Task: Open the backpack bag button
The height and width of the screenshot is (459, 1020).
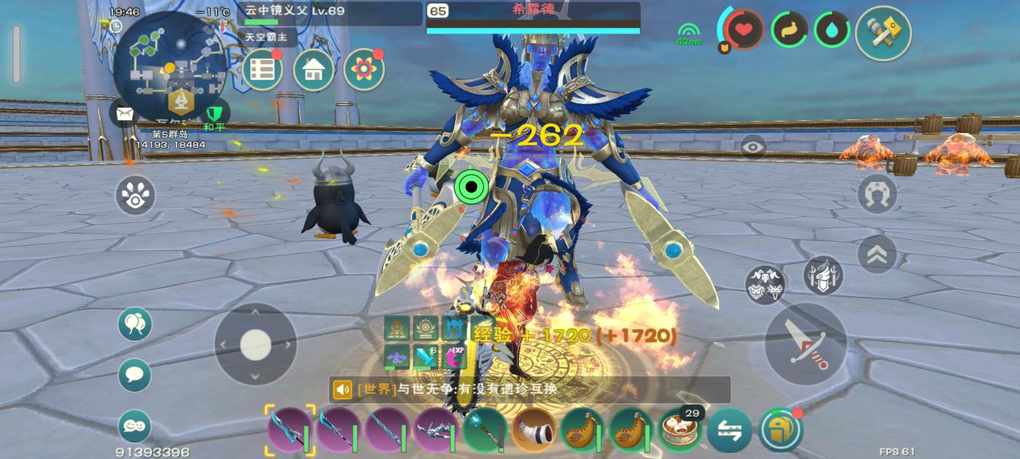Action: 780,431
